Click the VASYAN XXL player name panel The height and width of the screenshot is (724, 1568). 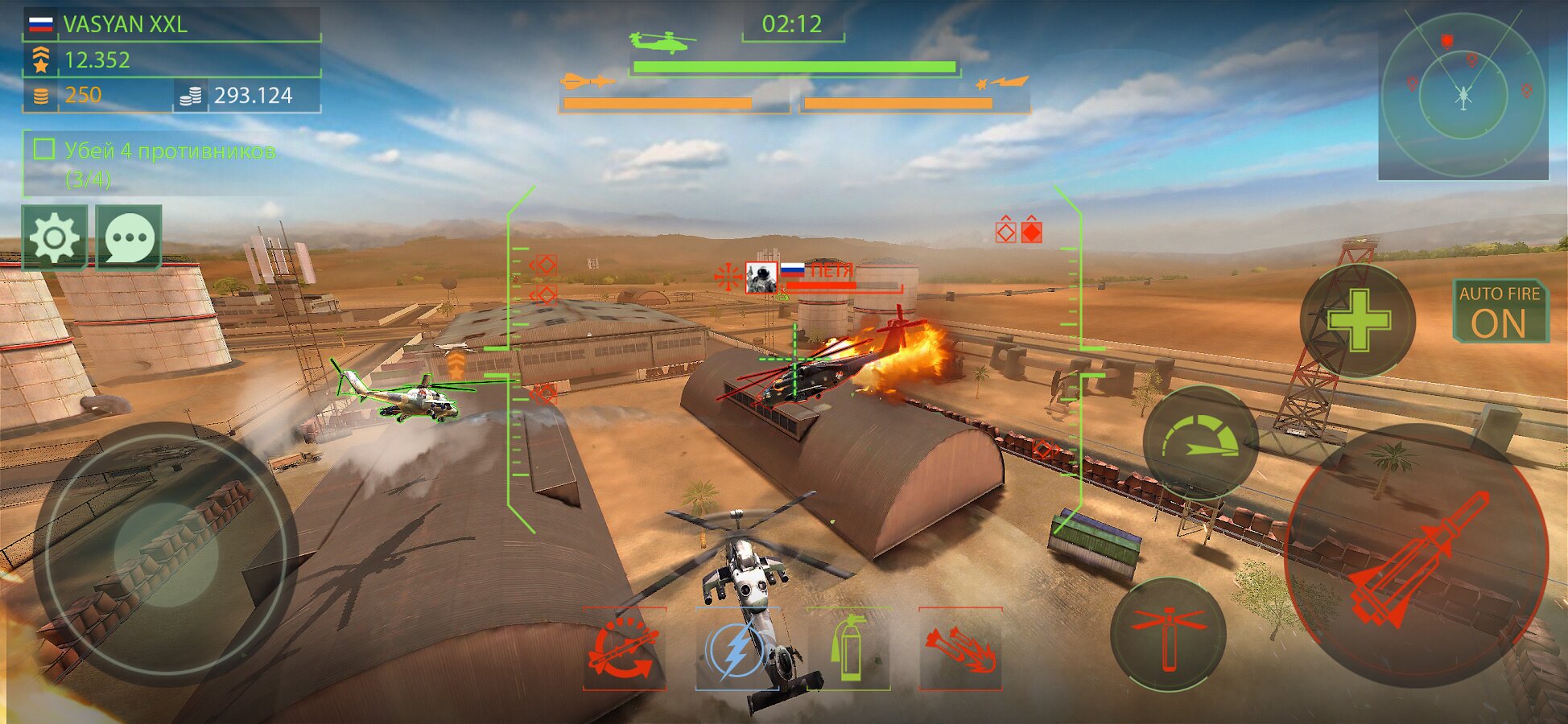click(x=171, y=25)
